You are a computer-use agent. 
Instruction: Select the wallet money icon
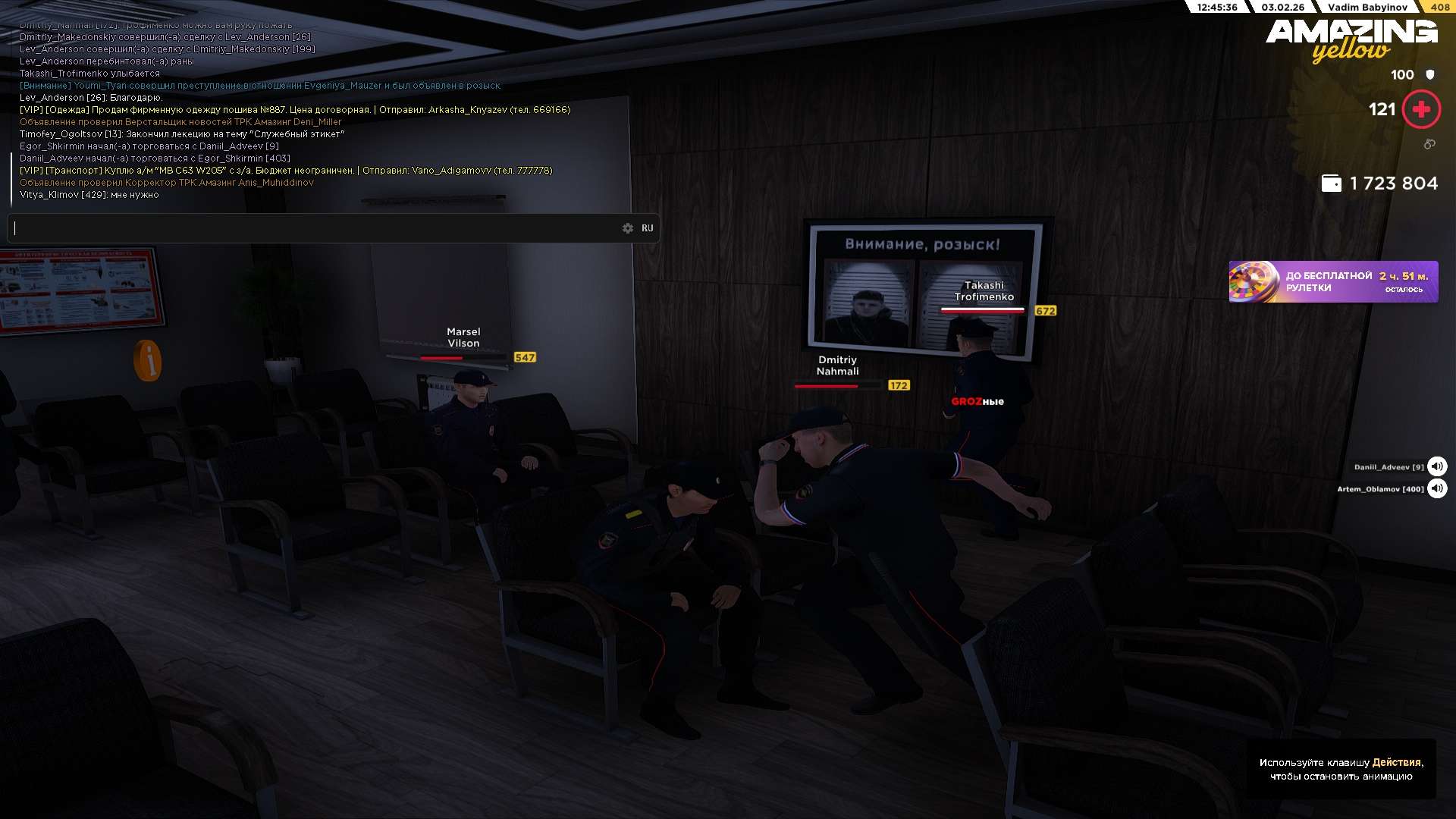pos(1331,184)
